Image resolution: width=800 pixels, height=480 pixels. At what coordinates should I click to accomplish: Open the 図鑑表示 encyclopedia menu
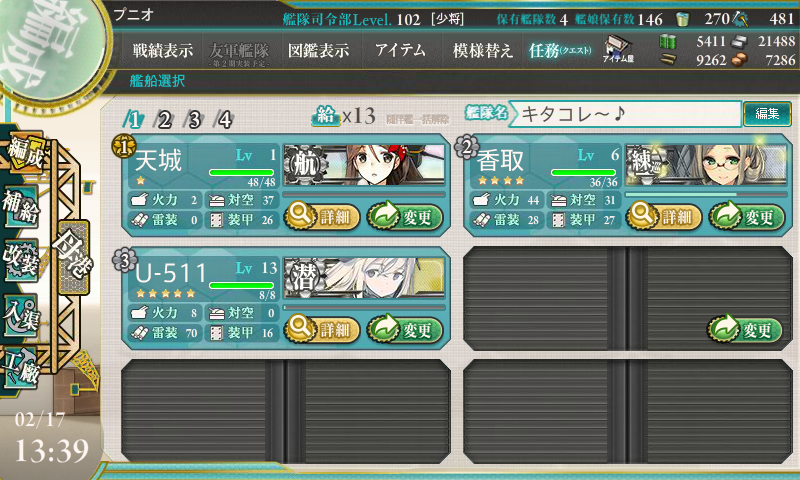(x=316, y=50)
